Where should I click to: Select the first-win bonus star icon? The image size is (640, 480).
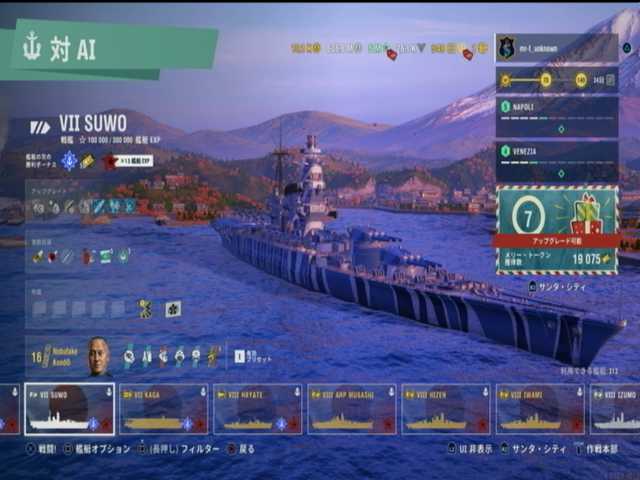pyautogui.click(x=110, y=160)
